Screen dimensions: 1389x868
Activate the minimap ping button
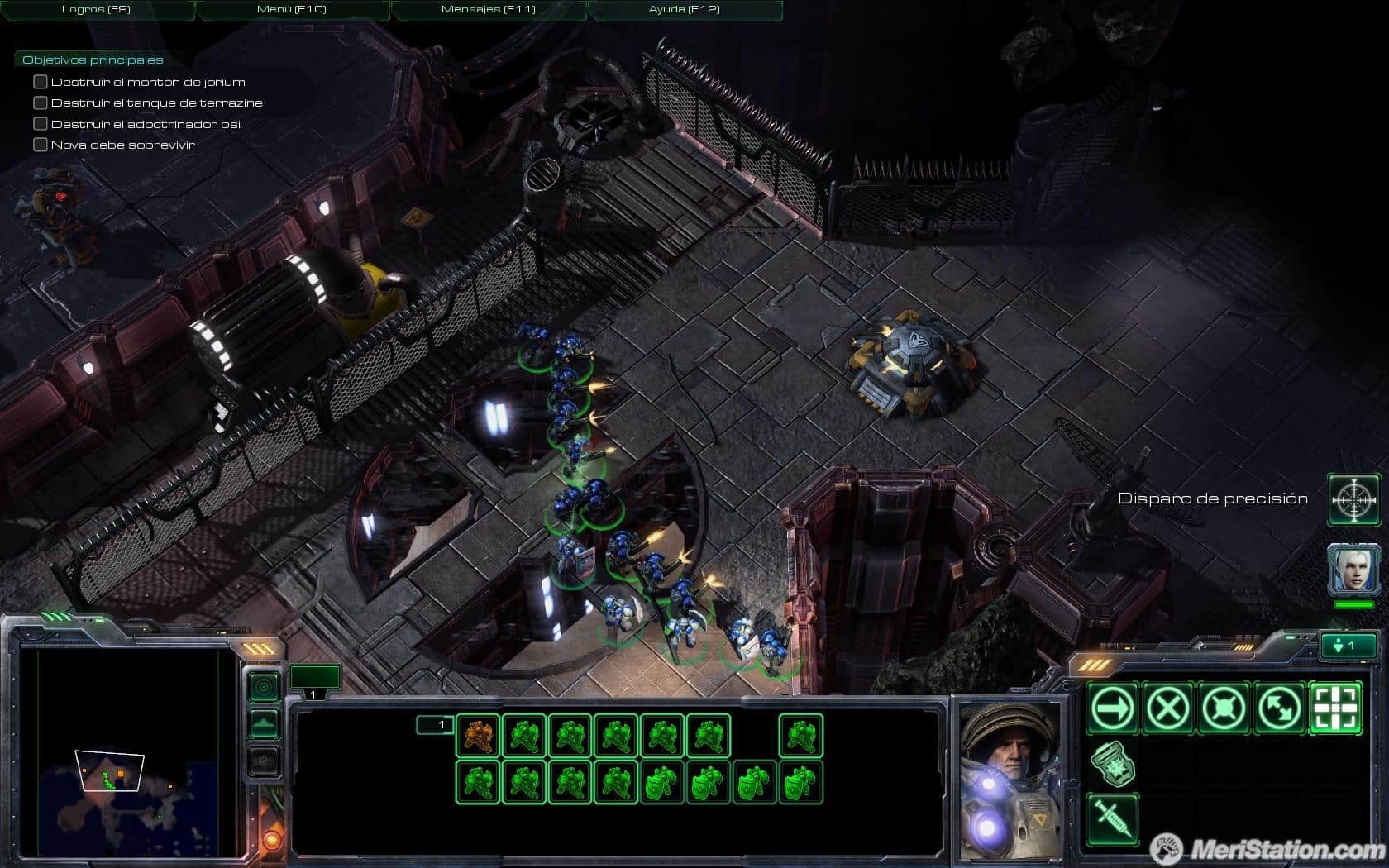tap(265, 686)
